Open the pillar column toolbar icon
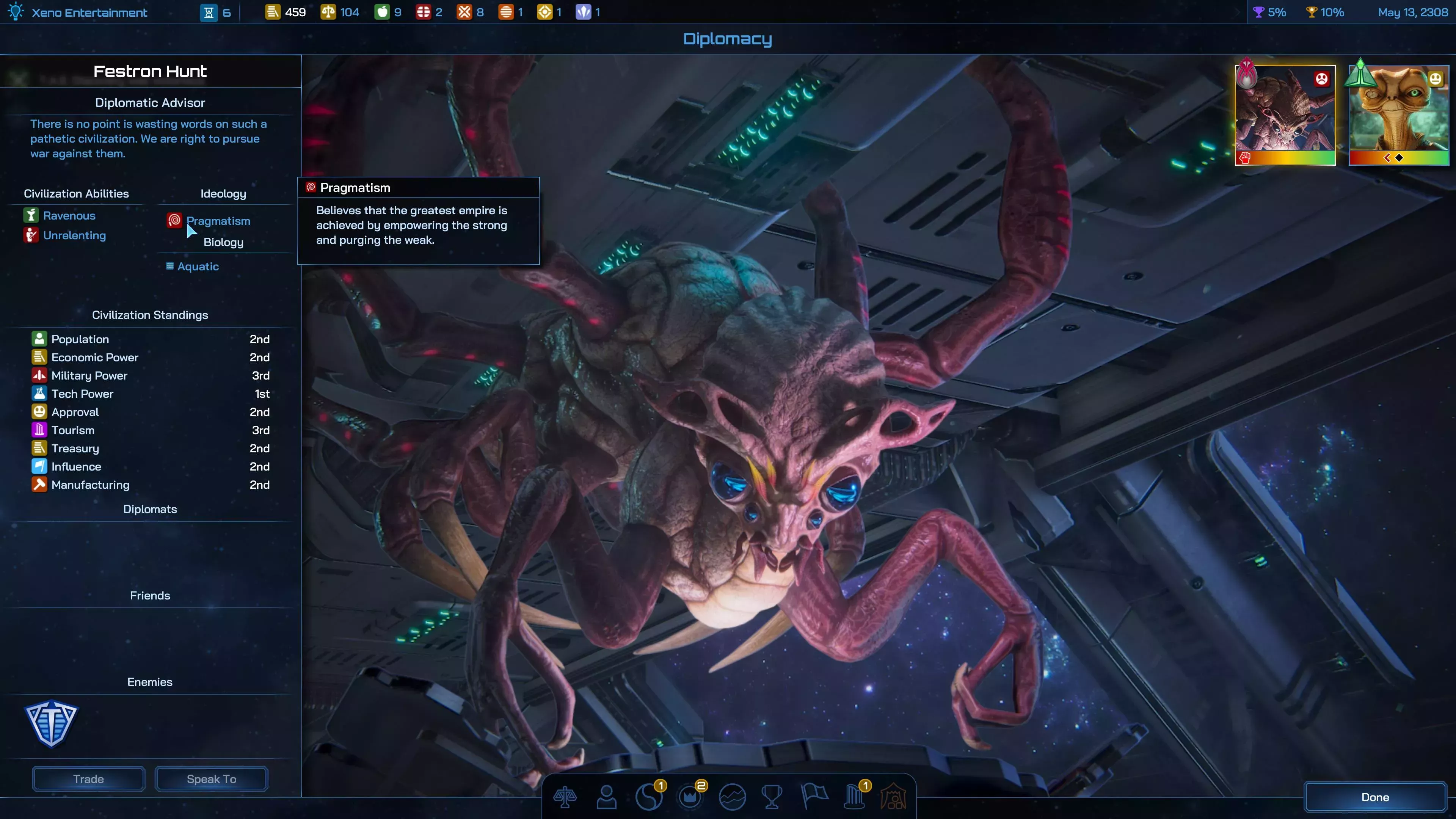The image size is (1456, 819). (854, 797)
